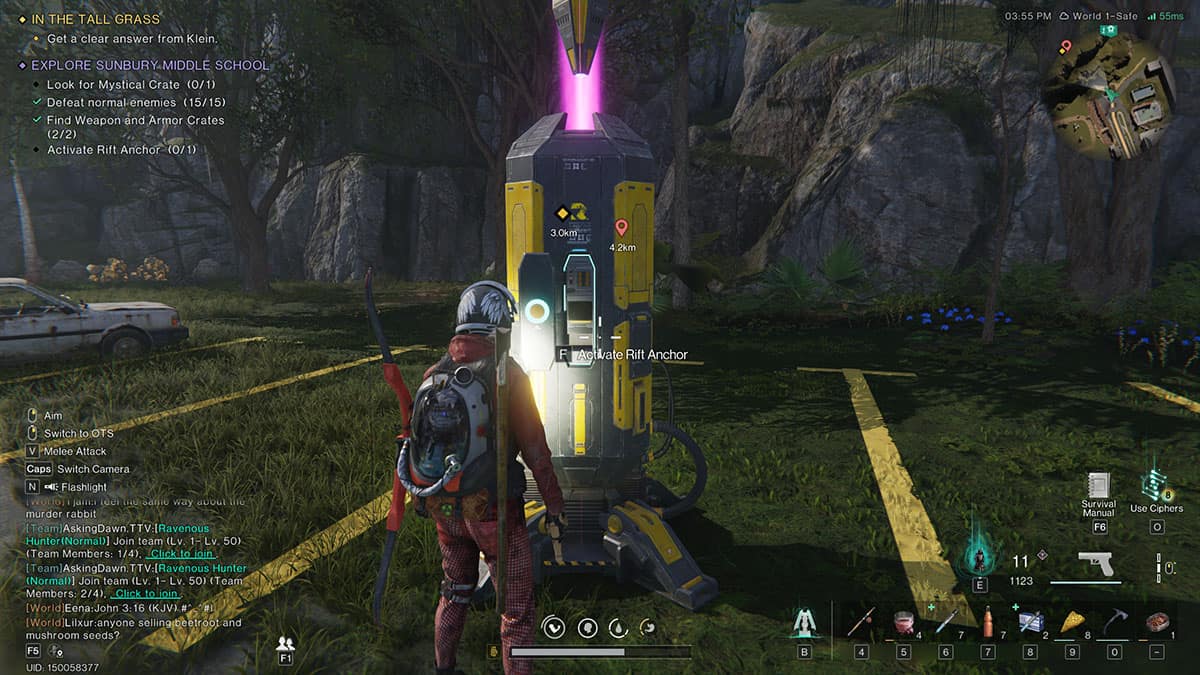The image size is (1200, 675).
Task: Select the raw meat tray hotbar slot
Action: tap(1157, 622)
